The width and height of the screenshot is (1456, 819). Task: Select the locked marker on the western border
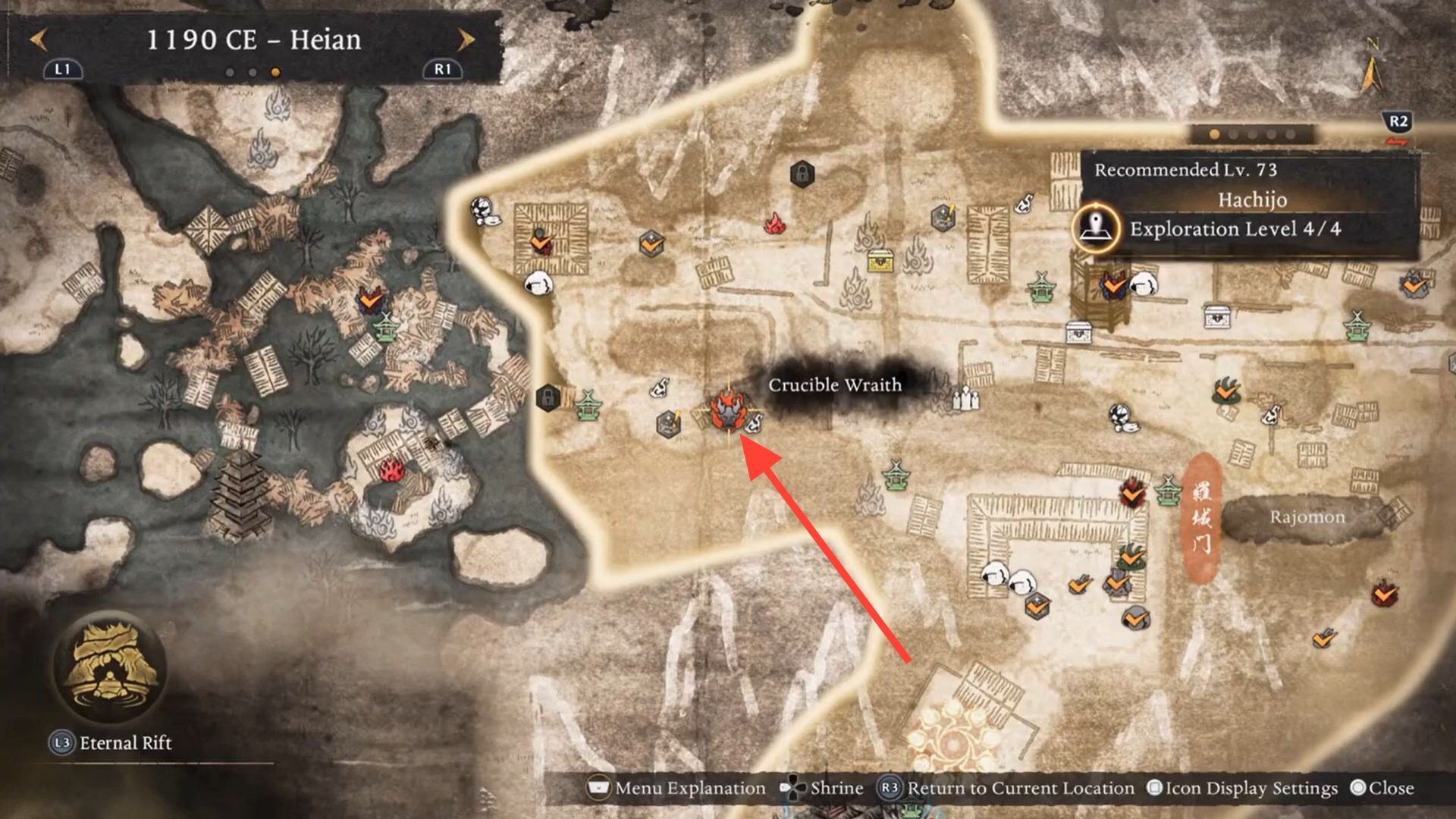coord(548,397)
